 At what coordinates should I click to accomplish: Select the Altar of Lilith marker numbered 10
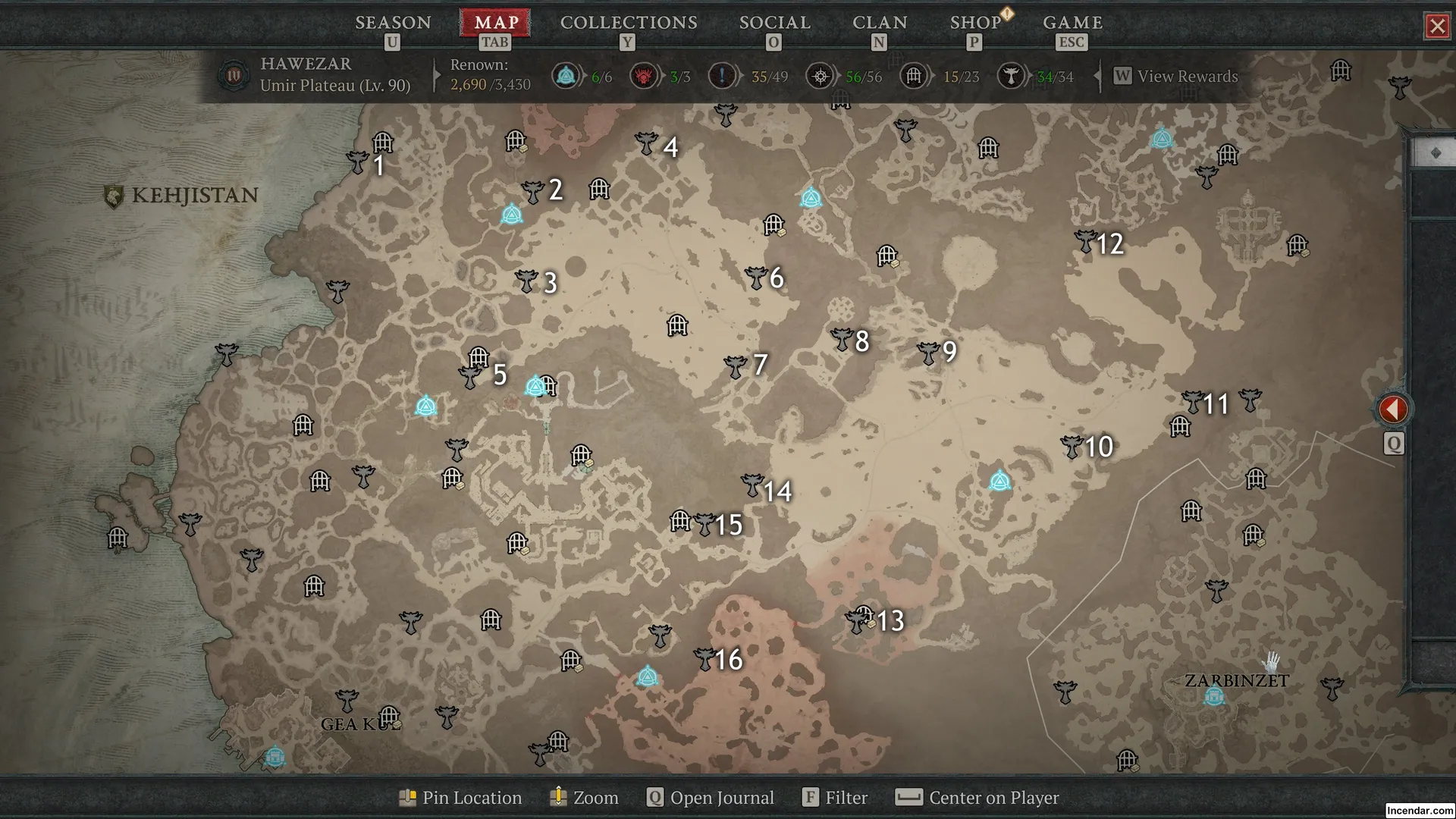(x=1072, y=447)
